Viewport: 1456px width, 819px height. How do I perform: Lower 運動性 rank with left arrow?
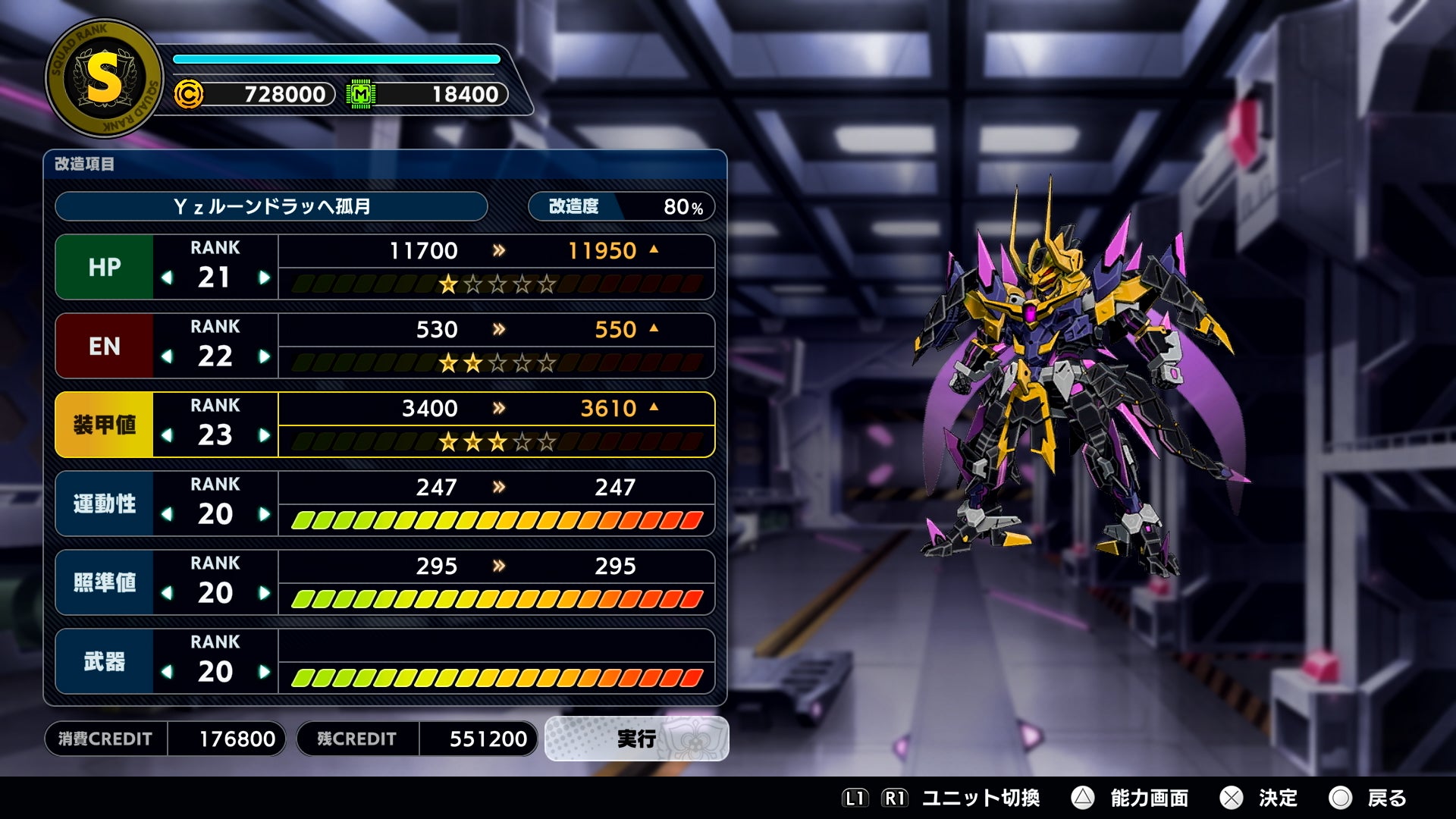(x=167, y=514)
